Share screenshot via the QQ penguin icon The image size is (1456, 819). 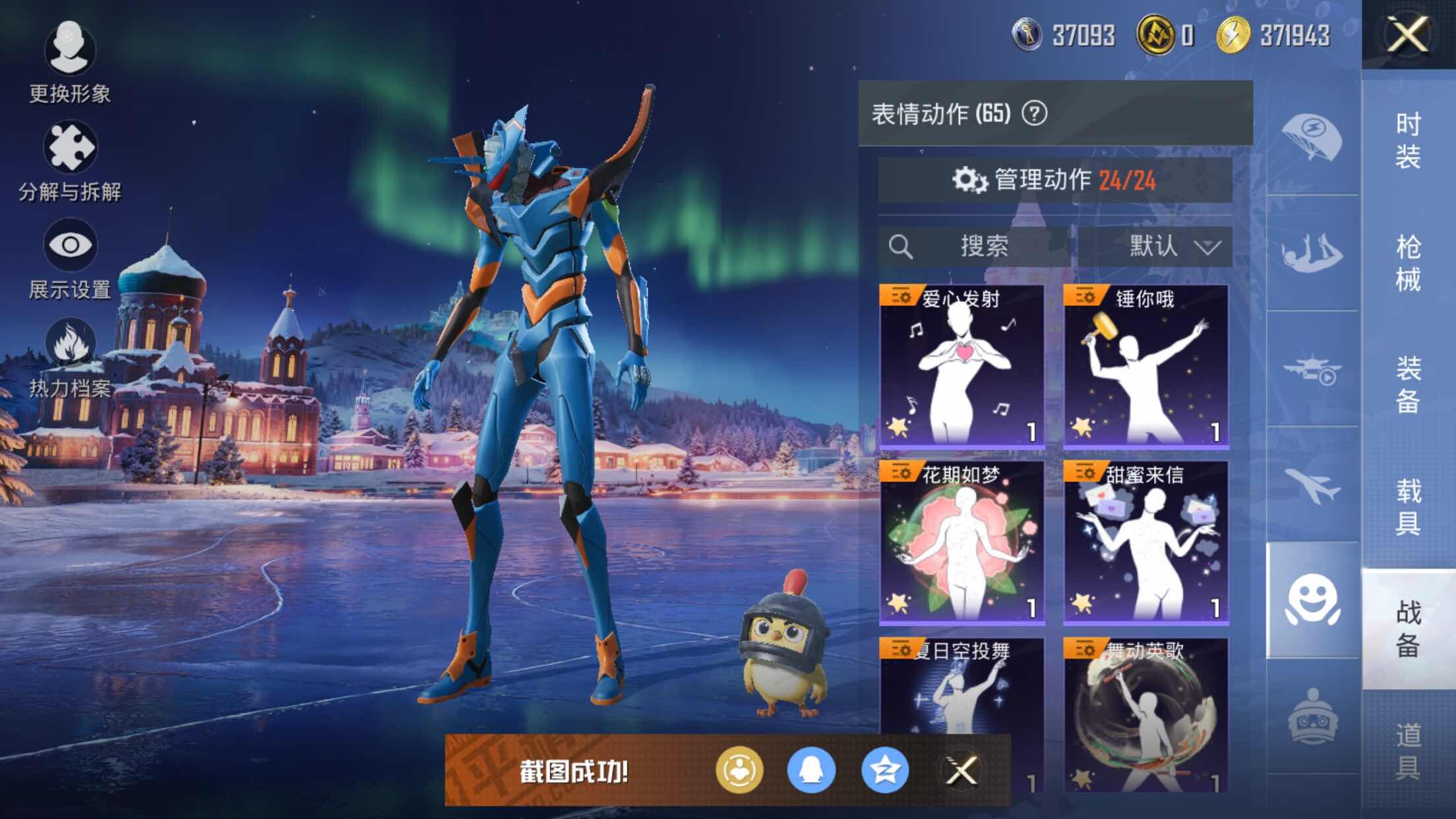point(811,770)
